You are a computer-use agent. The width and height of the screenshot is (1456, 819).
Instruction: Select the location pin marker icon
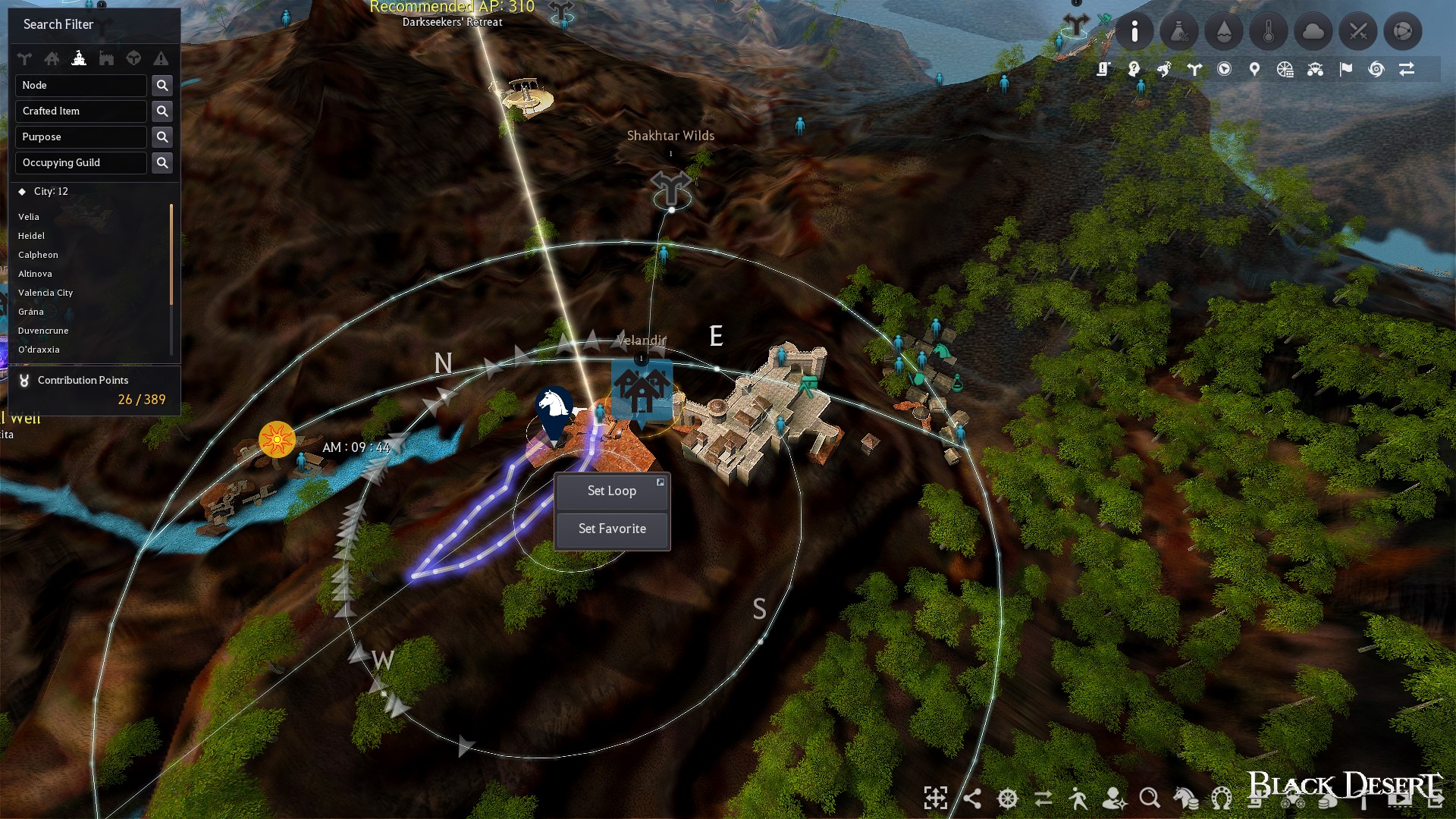[x=1254, y=68]
